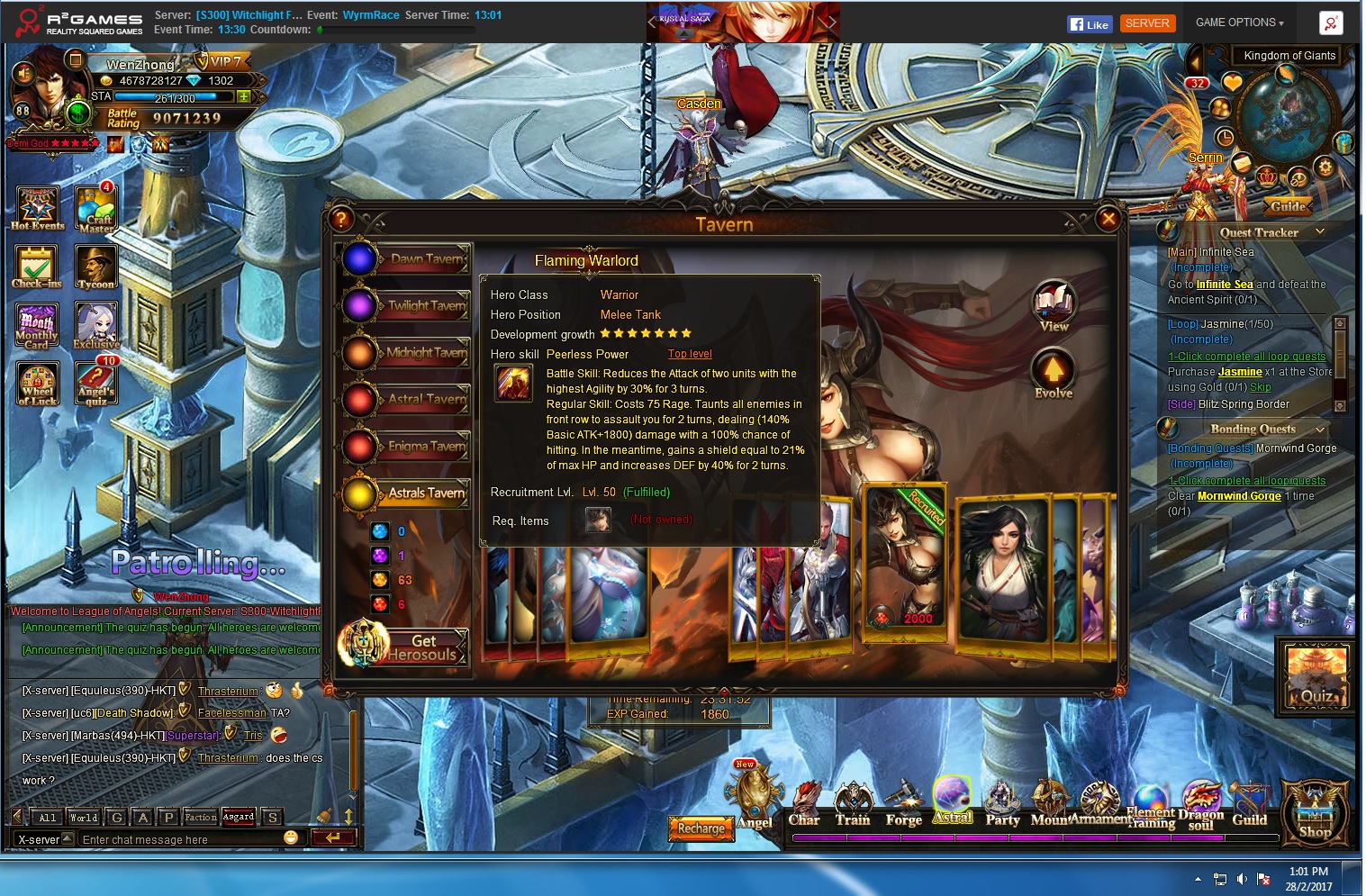Open the Check-ins icon

[x=37, y=267]
